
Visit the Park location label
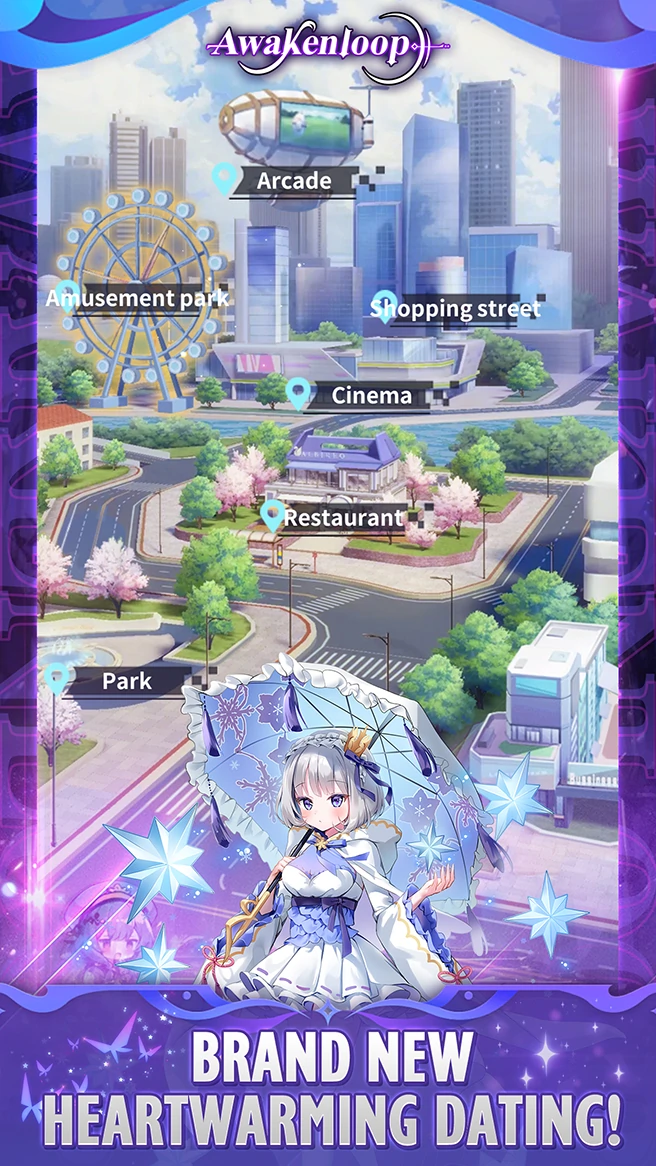[127, 681]
